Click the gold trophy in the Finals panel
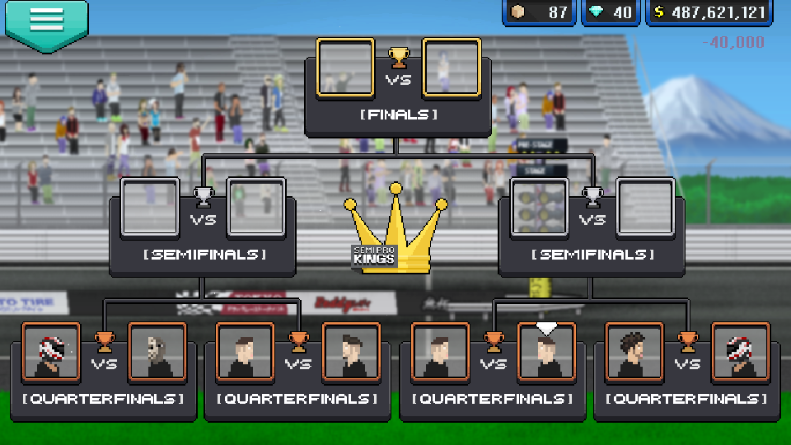 pos(398,57)
